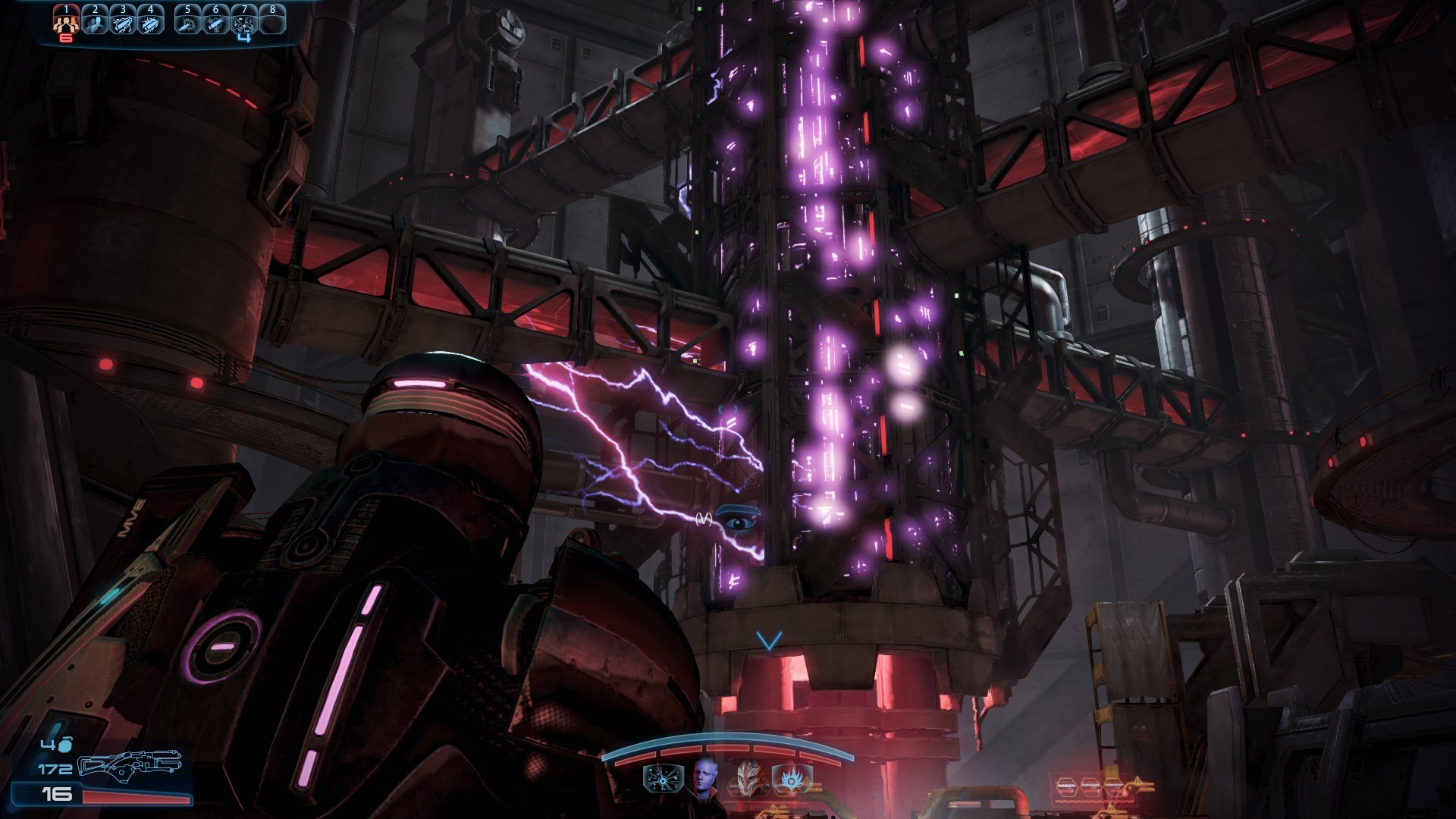The height and width of the screenshot is (819, 1456).
Task: Trigger the impact shot power in slot 5
Action: coord(187,22)
